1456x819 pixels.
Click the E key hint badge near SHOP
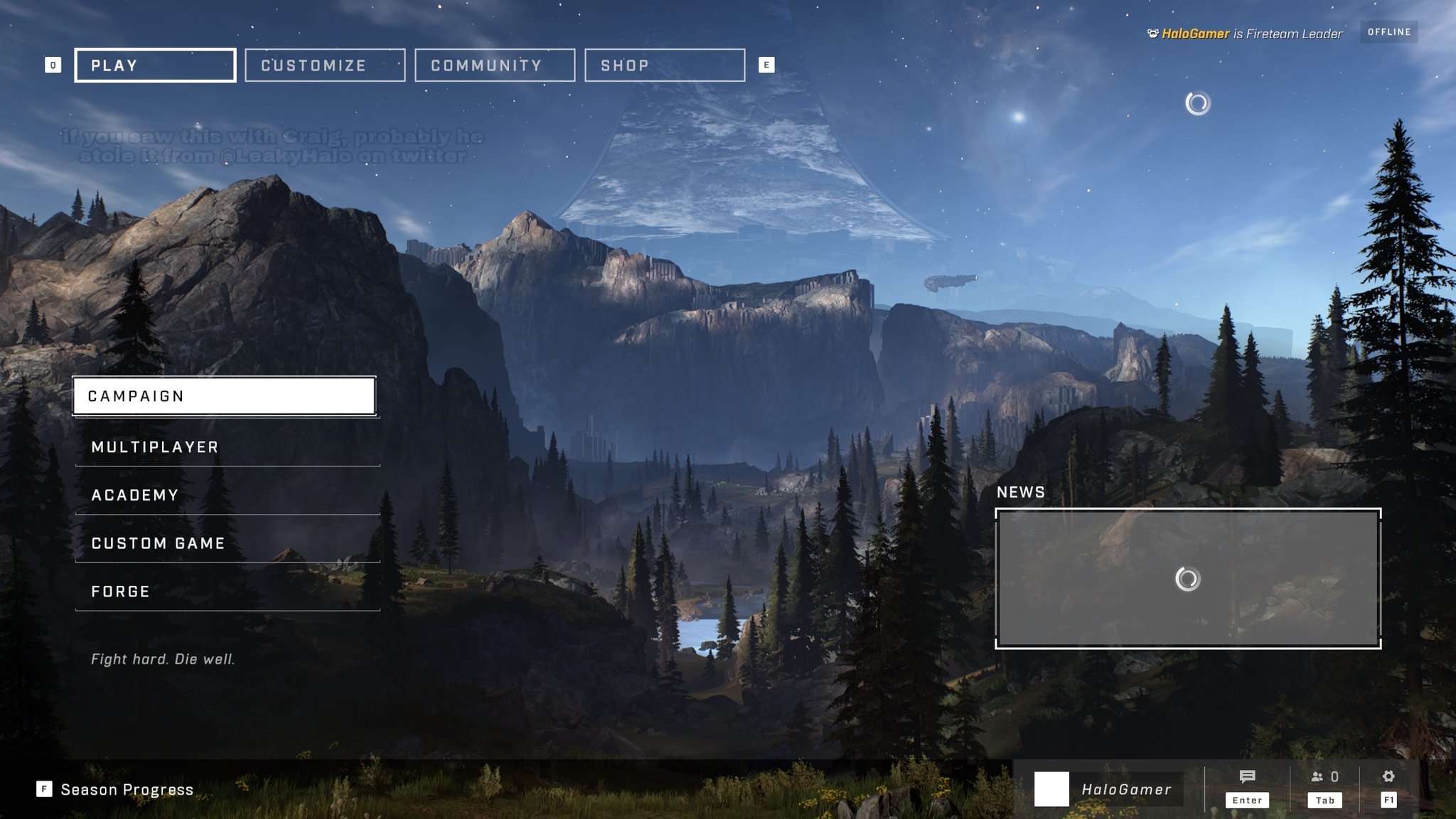[x=766, y=65]
